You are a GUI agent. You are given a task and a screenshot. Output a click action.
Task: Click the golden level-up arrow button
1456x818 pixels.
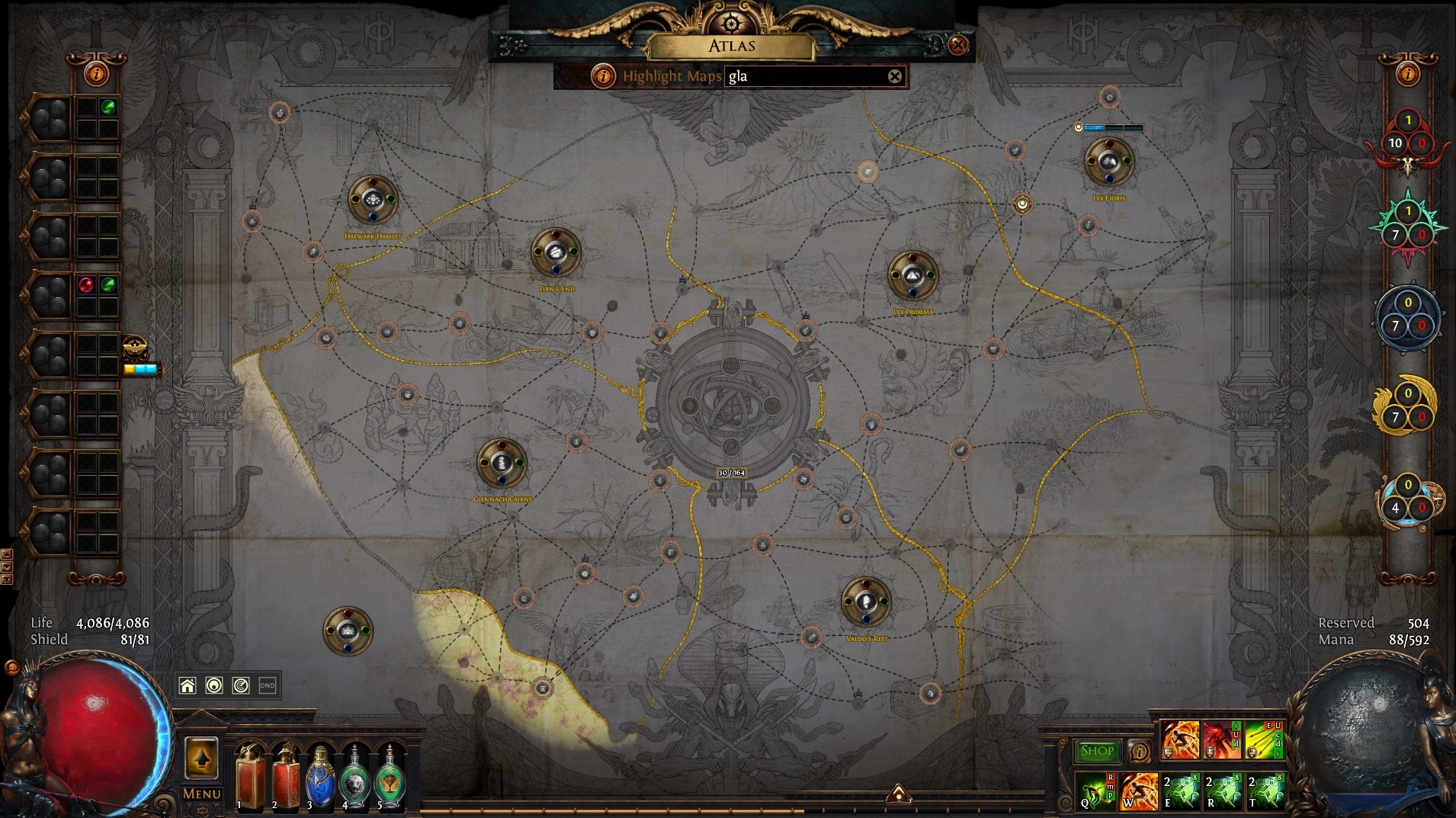[x=201, y=759]
